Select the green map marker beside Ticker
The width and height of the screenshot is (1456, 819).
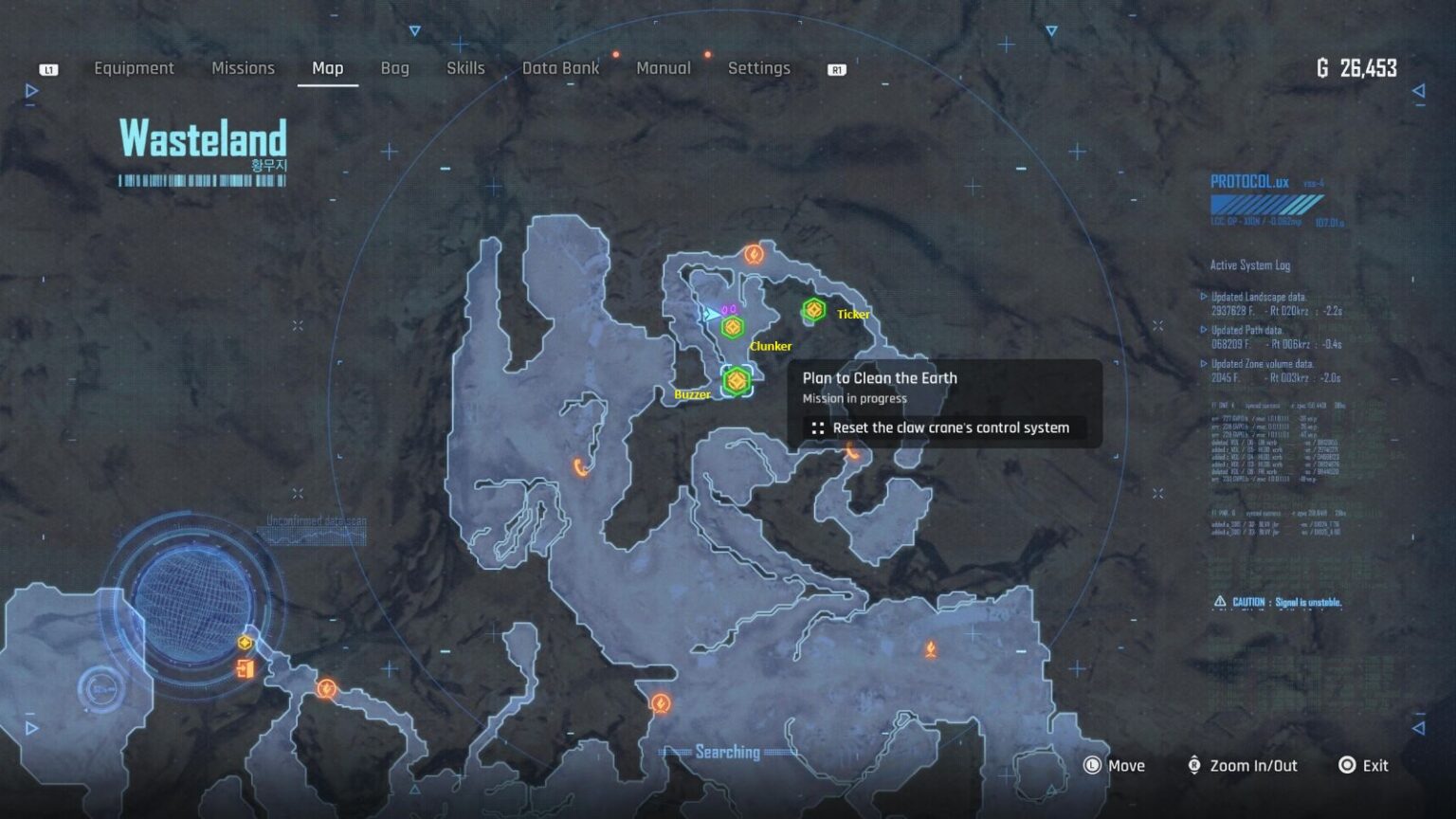pyautogui.click(x=813, y=310)
